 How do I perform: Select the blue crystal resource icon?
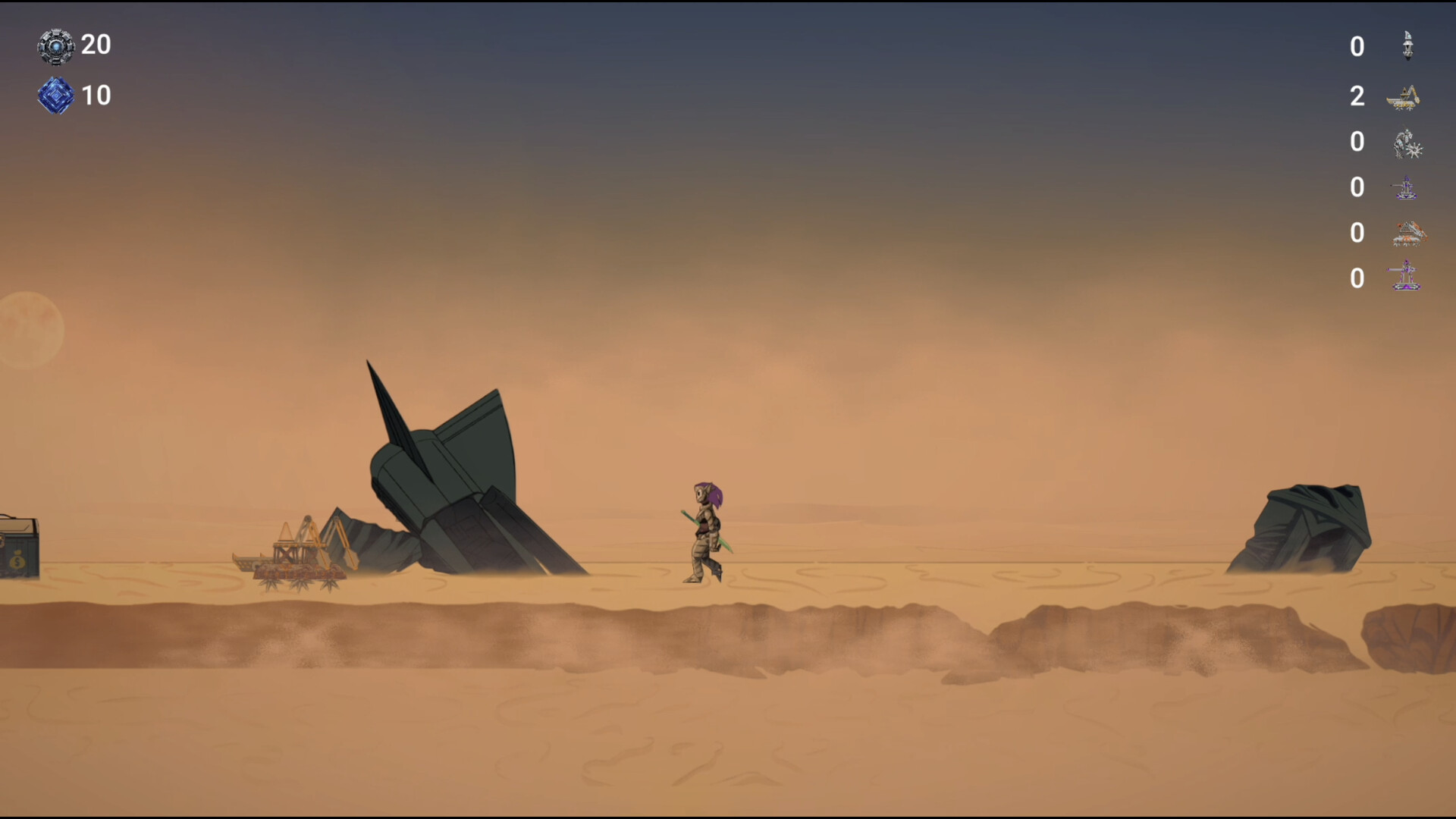coord(55,96)
